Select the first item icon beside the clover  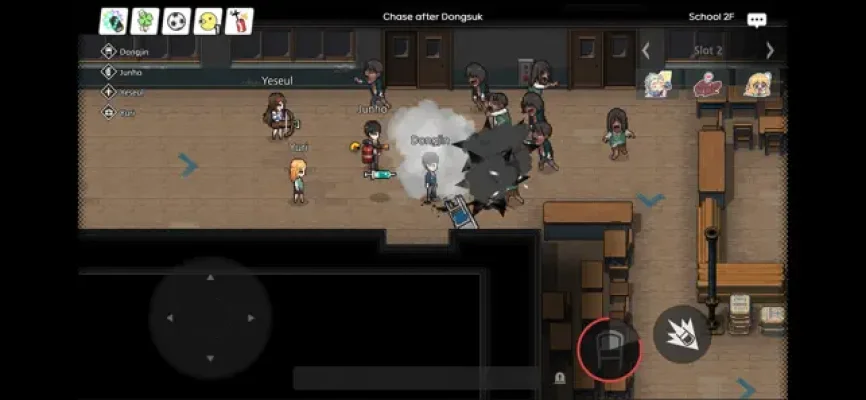(x=113, y=21)
